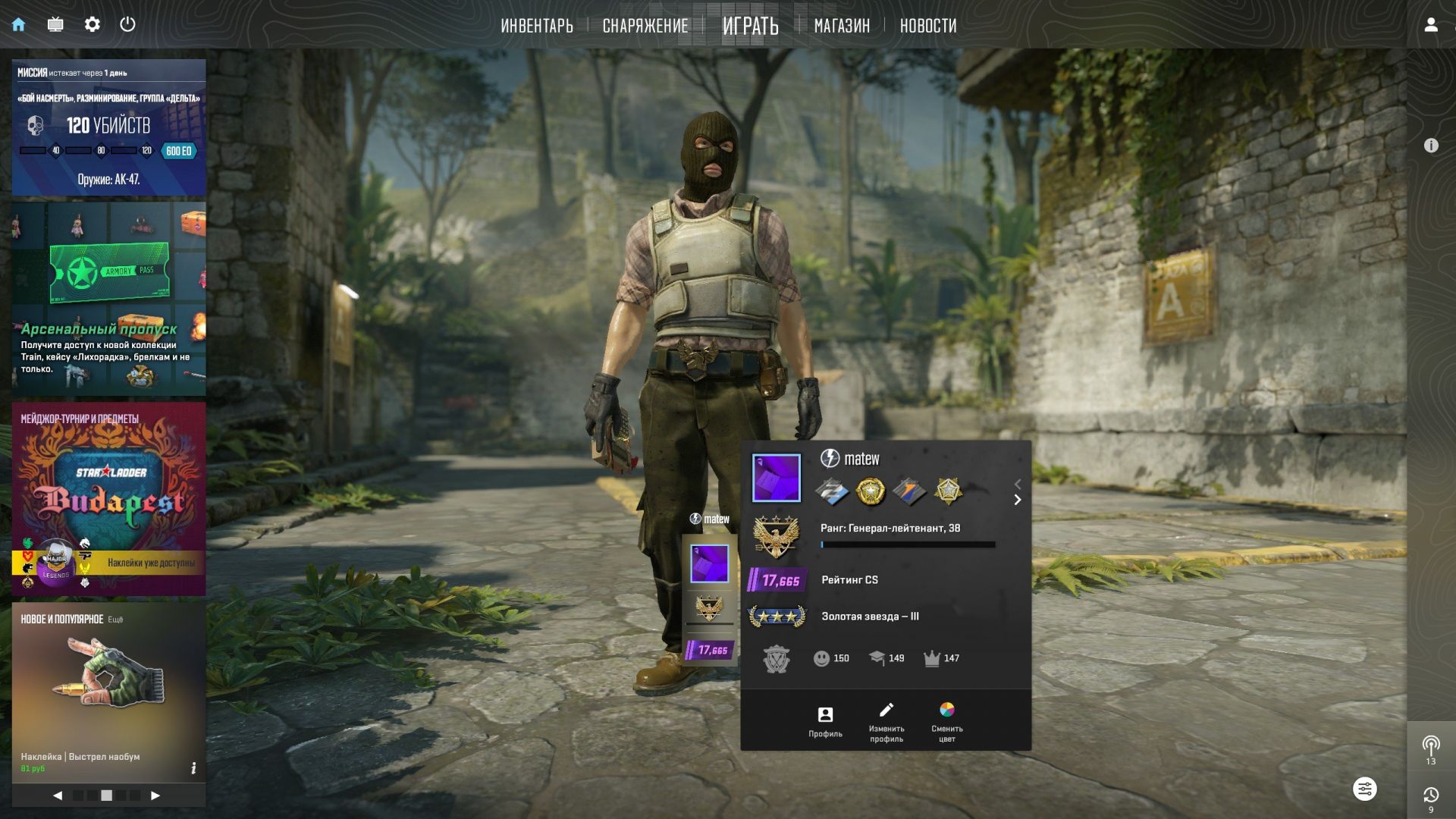The width and height of the screenshot is (1456, 819).
Task: Open the weekly mission panel
Action: 108,127
